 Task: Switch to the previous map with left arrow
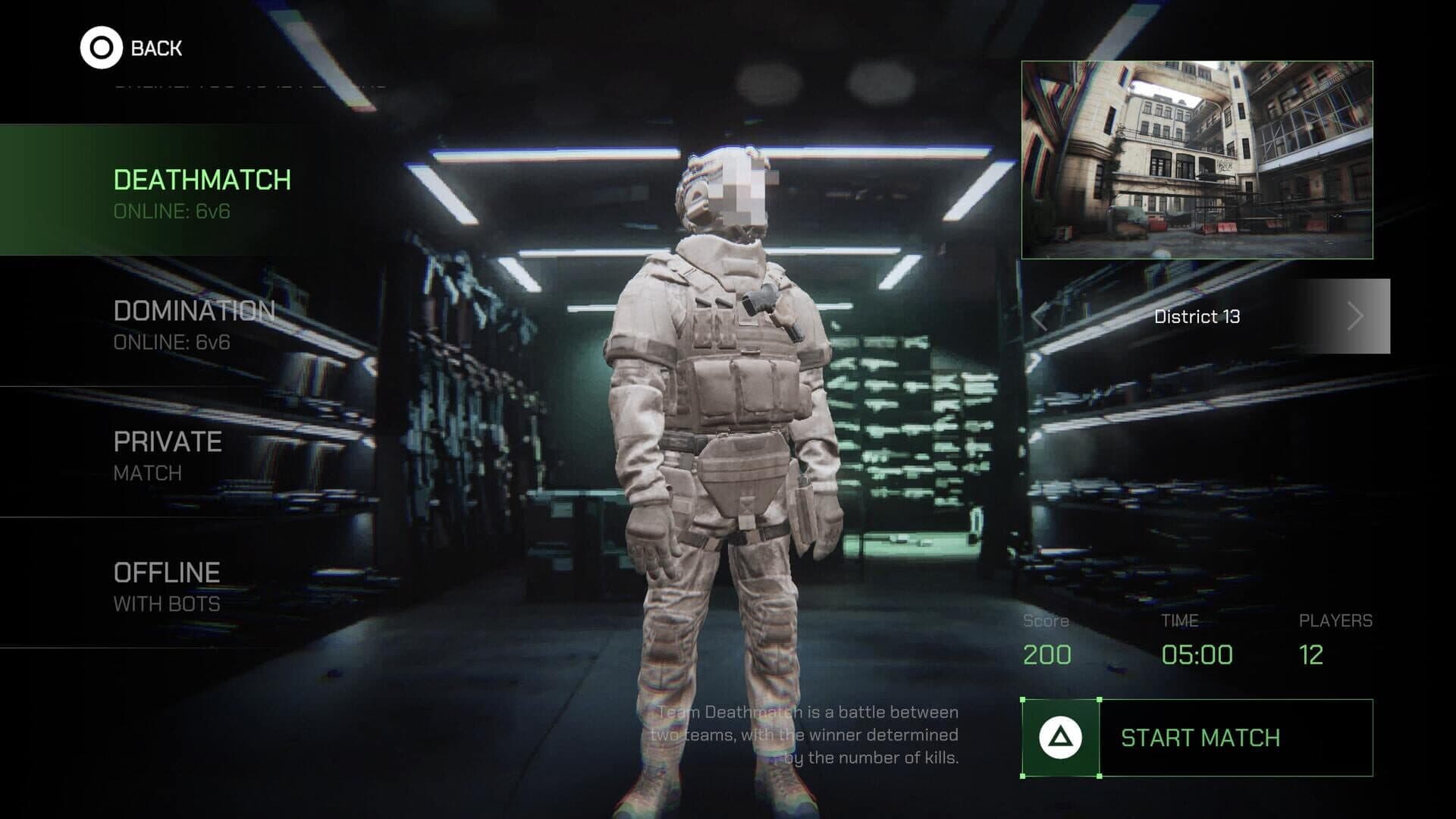pyautogui.click(x=1040, y=317)
